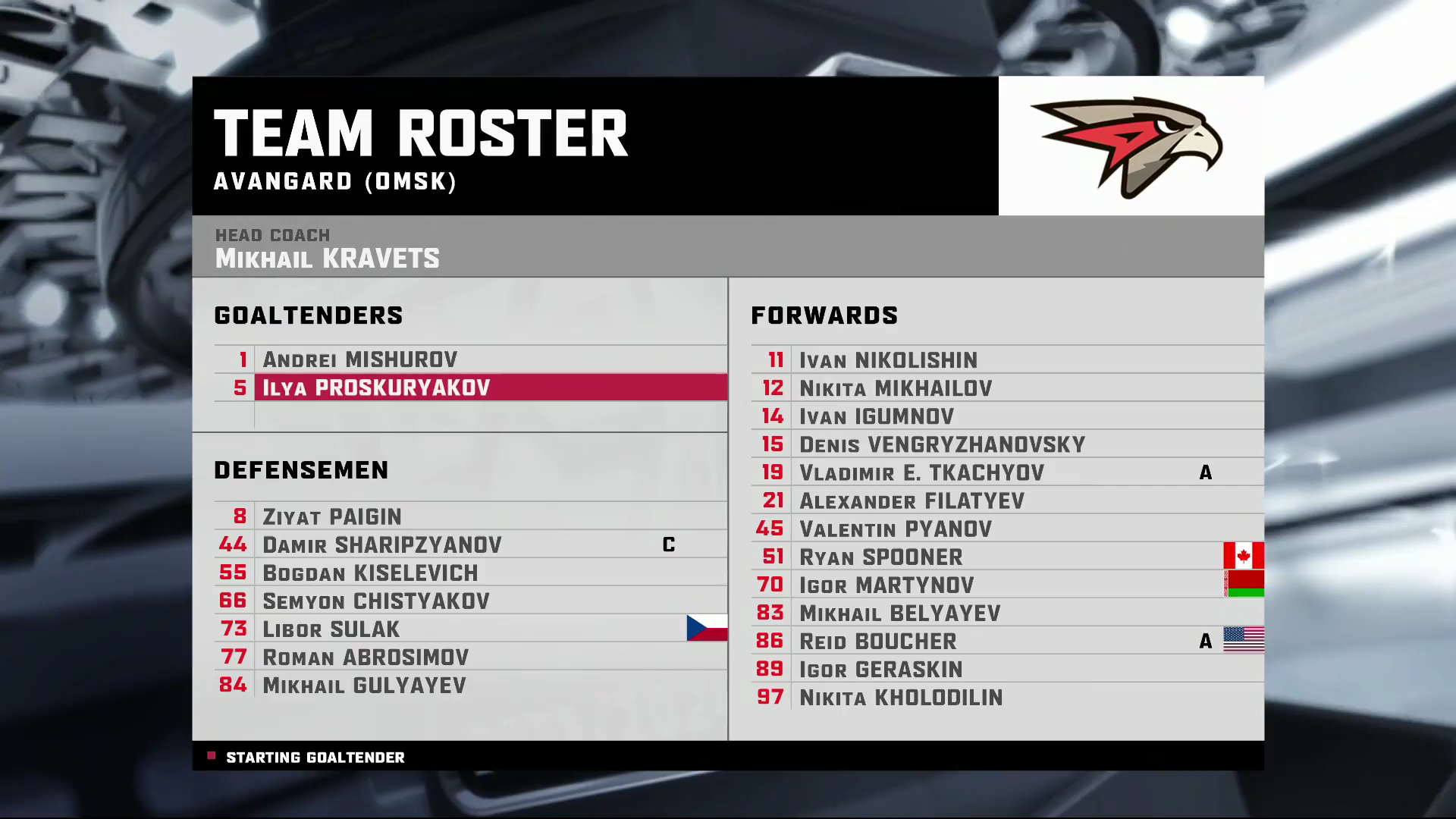1456x819 pixels.
Task: Select Igor Martynov entry
Action: coord(886,585)
